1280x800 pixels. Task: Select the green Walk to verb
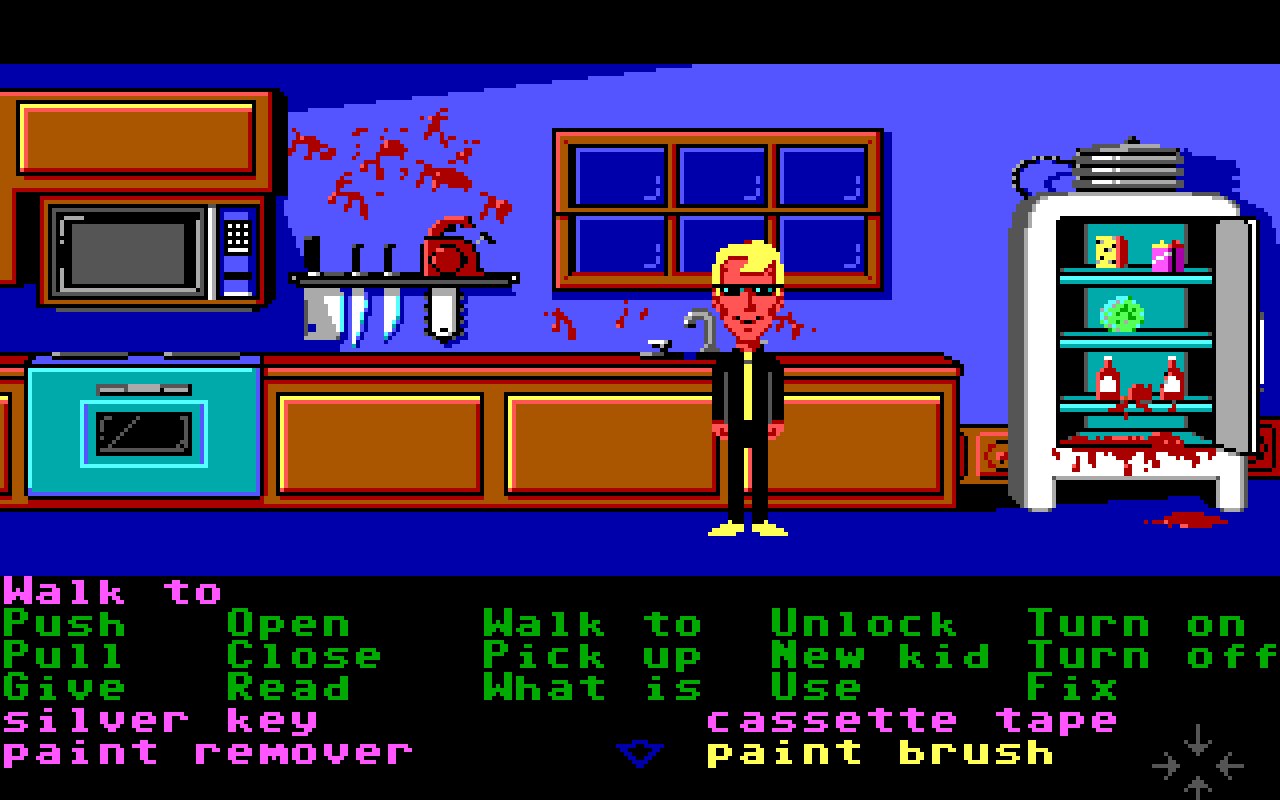click(x=593, y=625)
